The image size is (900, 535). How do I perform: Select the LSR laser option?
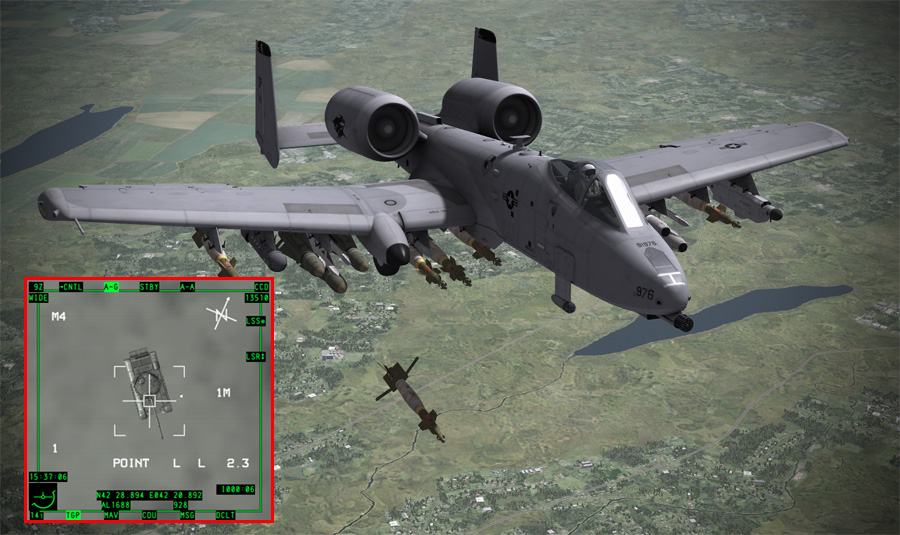[x=256, y=356]
